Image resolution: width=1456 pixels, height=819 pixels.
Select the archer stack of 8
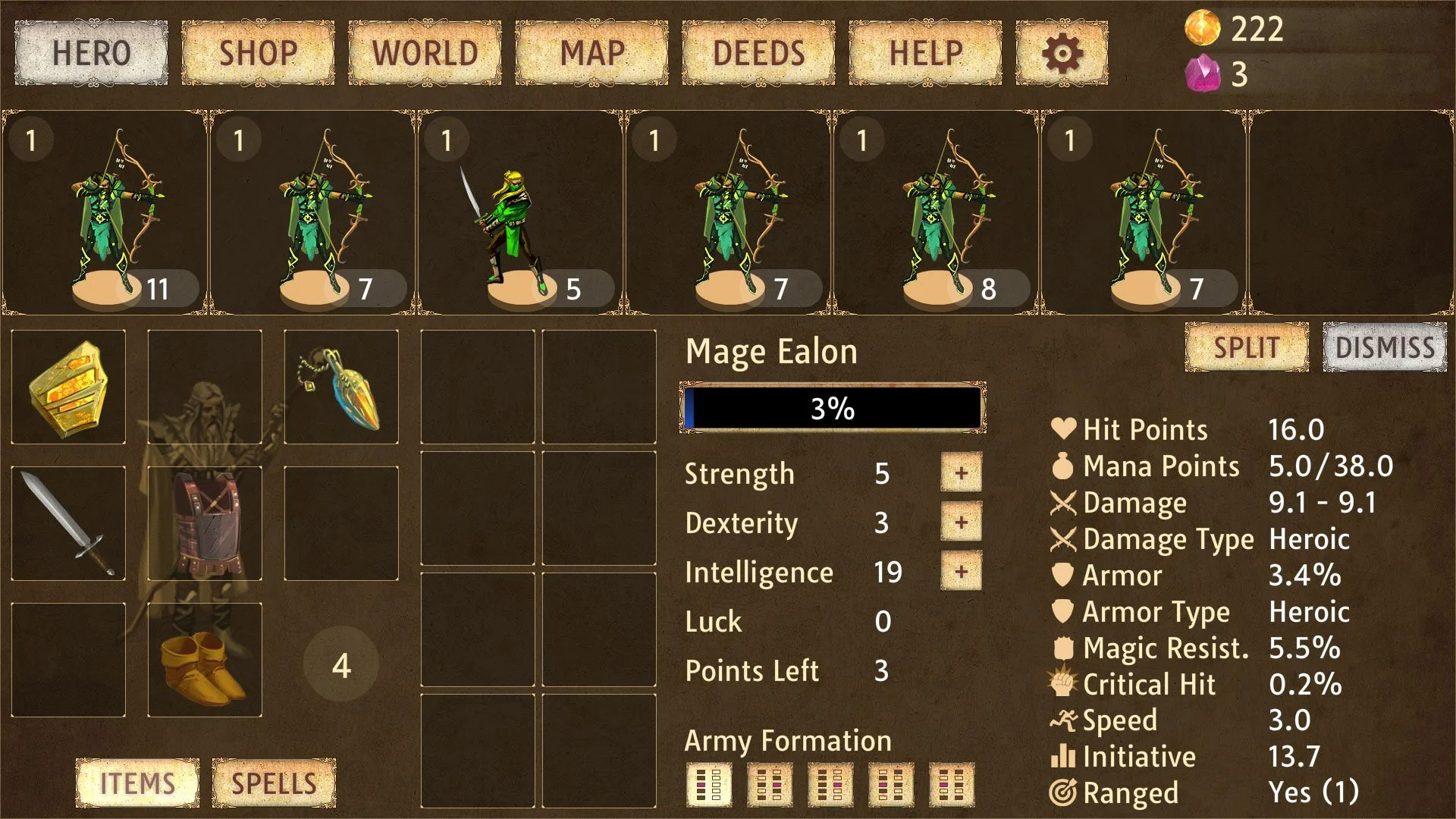(x=935, y=212)
